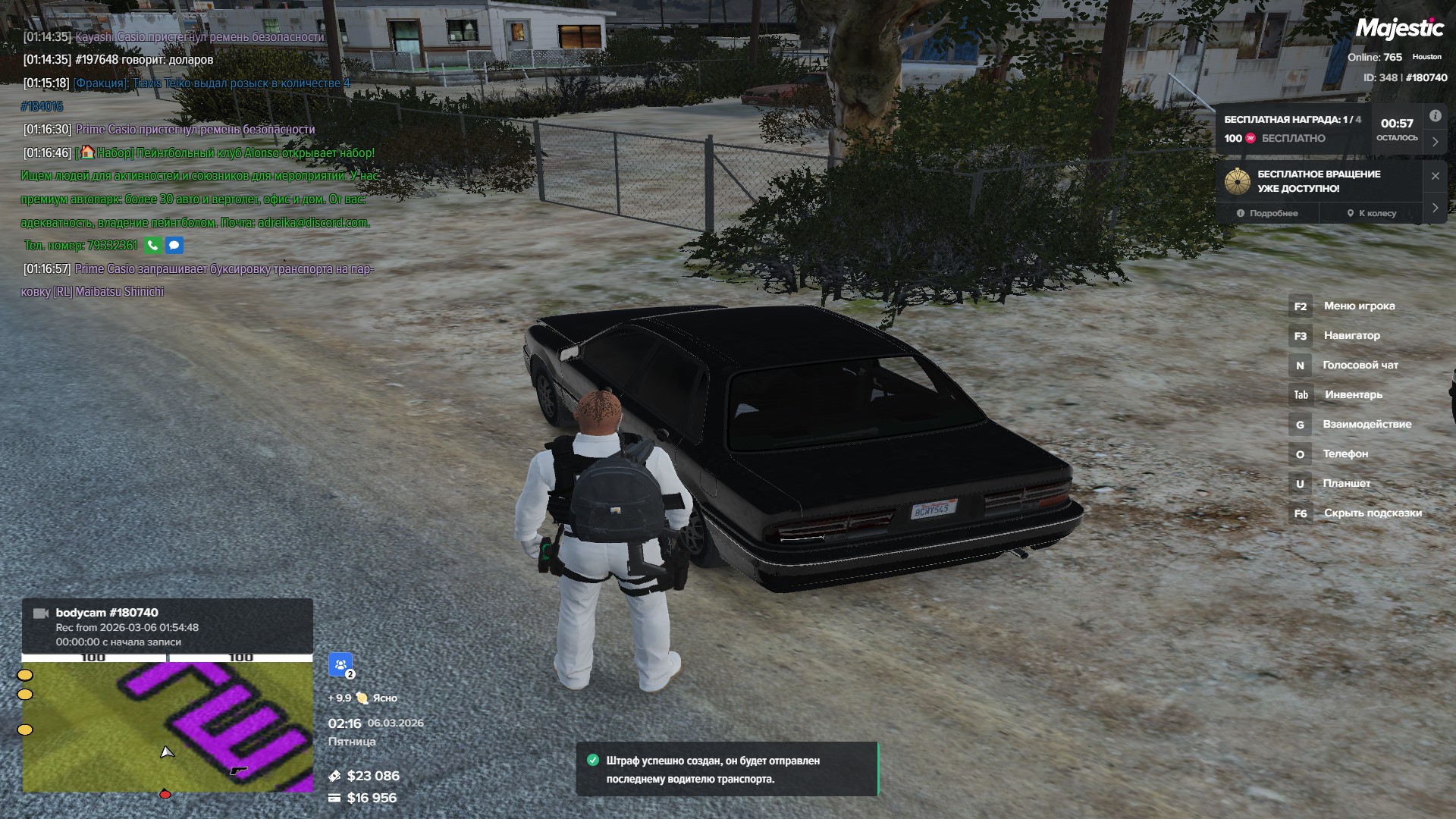Close the free spin notification
Viewport: 1456px width, 819px height.
[1435, 176]
